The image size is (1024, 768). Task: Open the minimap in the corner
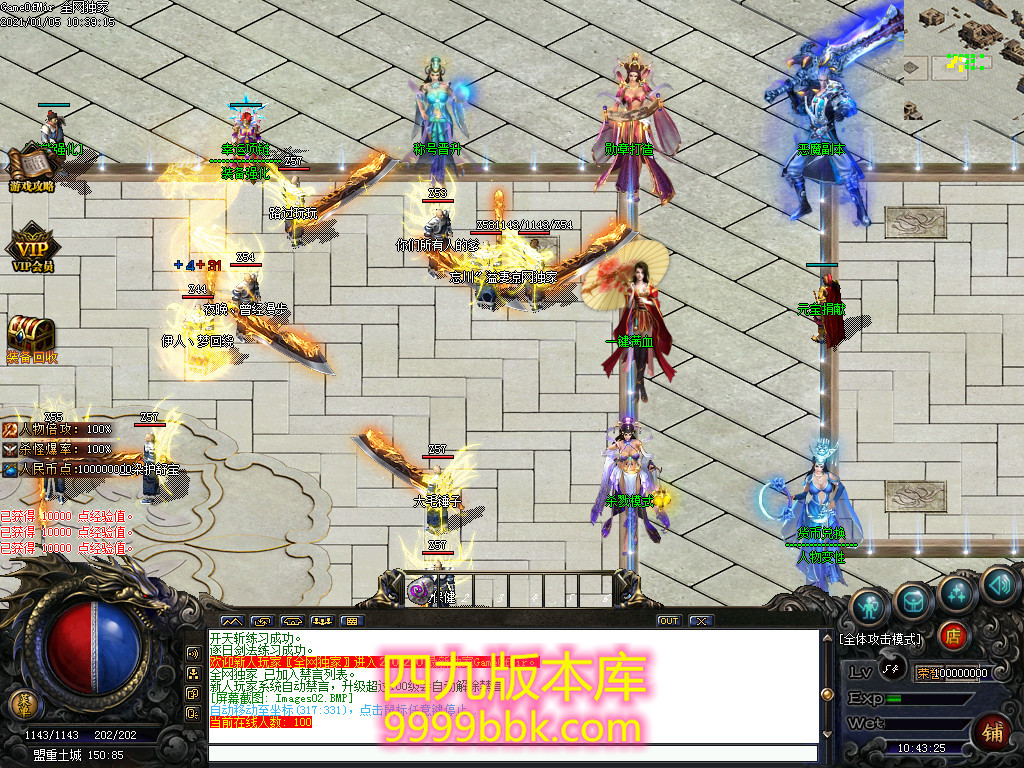coord(963,60)
